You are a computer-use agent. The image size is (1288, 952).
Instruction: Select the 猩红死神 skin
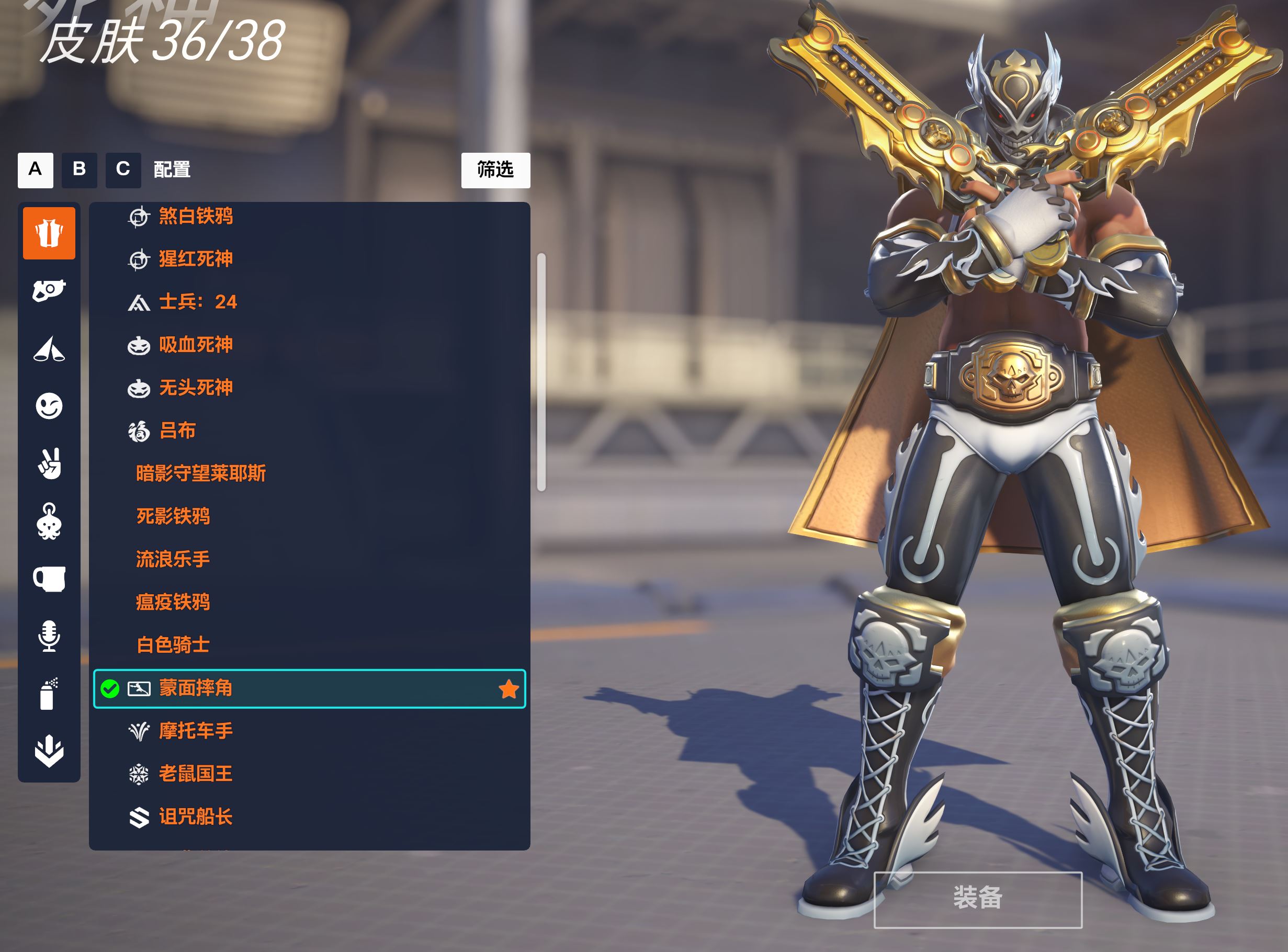pos(195,259)
